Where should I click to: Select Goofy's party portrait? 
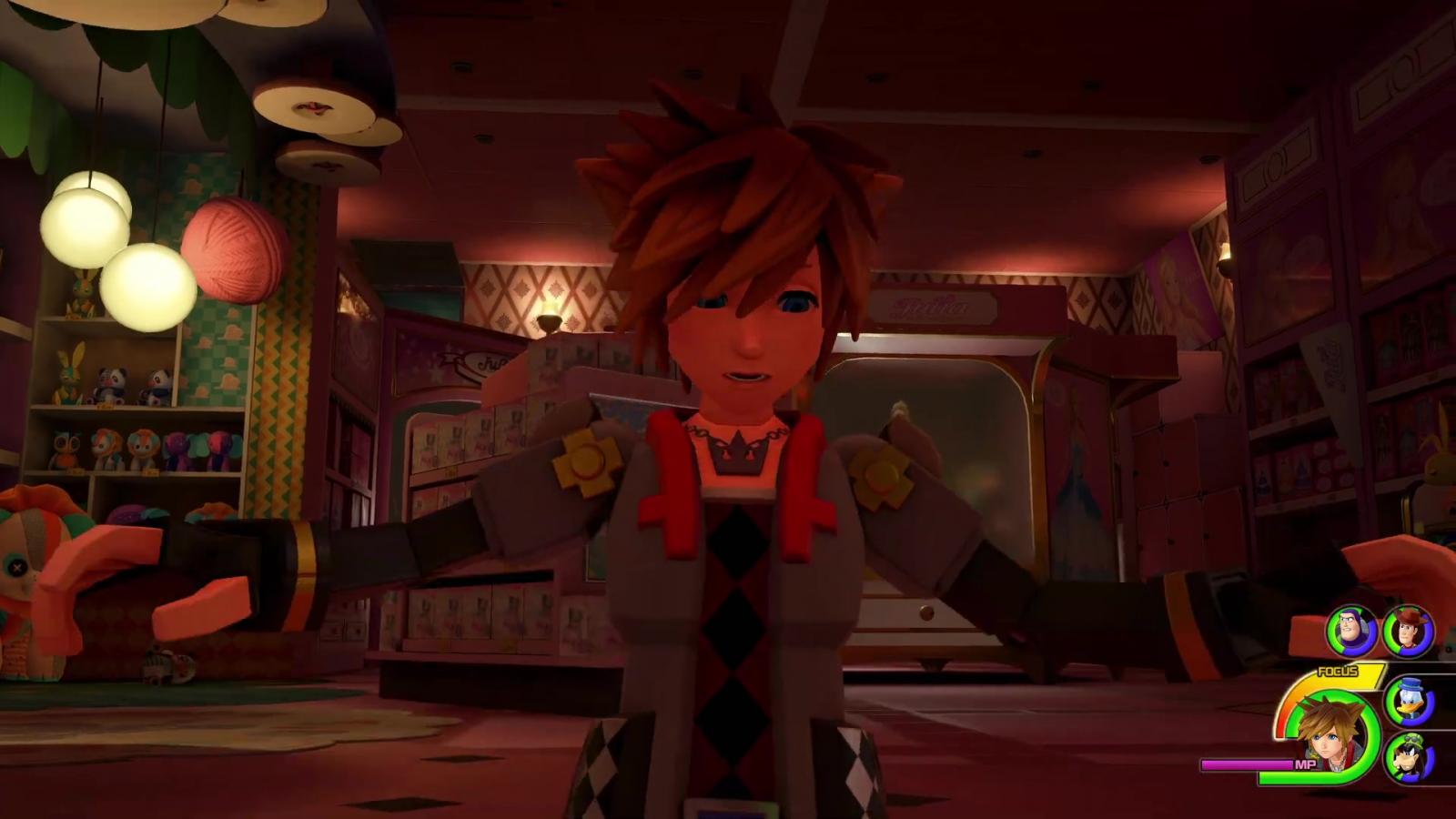[1410, 757]
